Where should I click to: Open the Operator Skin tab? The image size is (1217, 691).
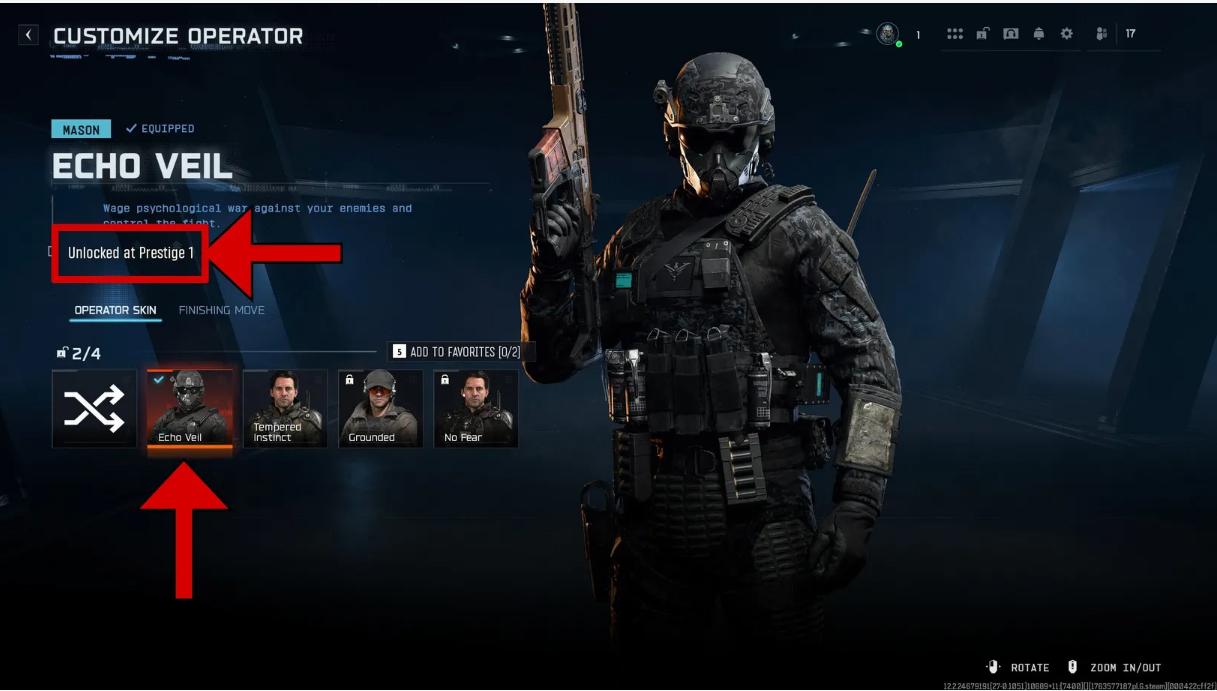[x=115, y=310]
